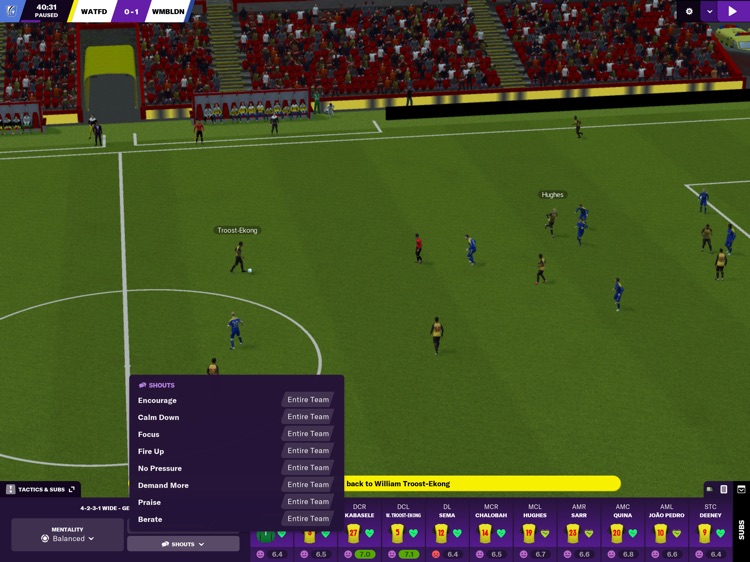Close the Shouts dropdown button
The image size is (750, 562).
(x=183, y=544)
